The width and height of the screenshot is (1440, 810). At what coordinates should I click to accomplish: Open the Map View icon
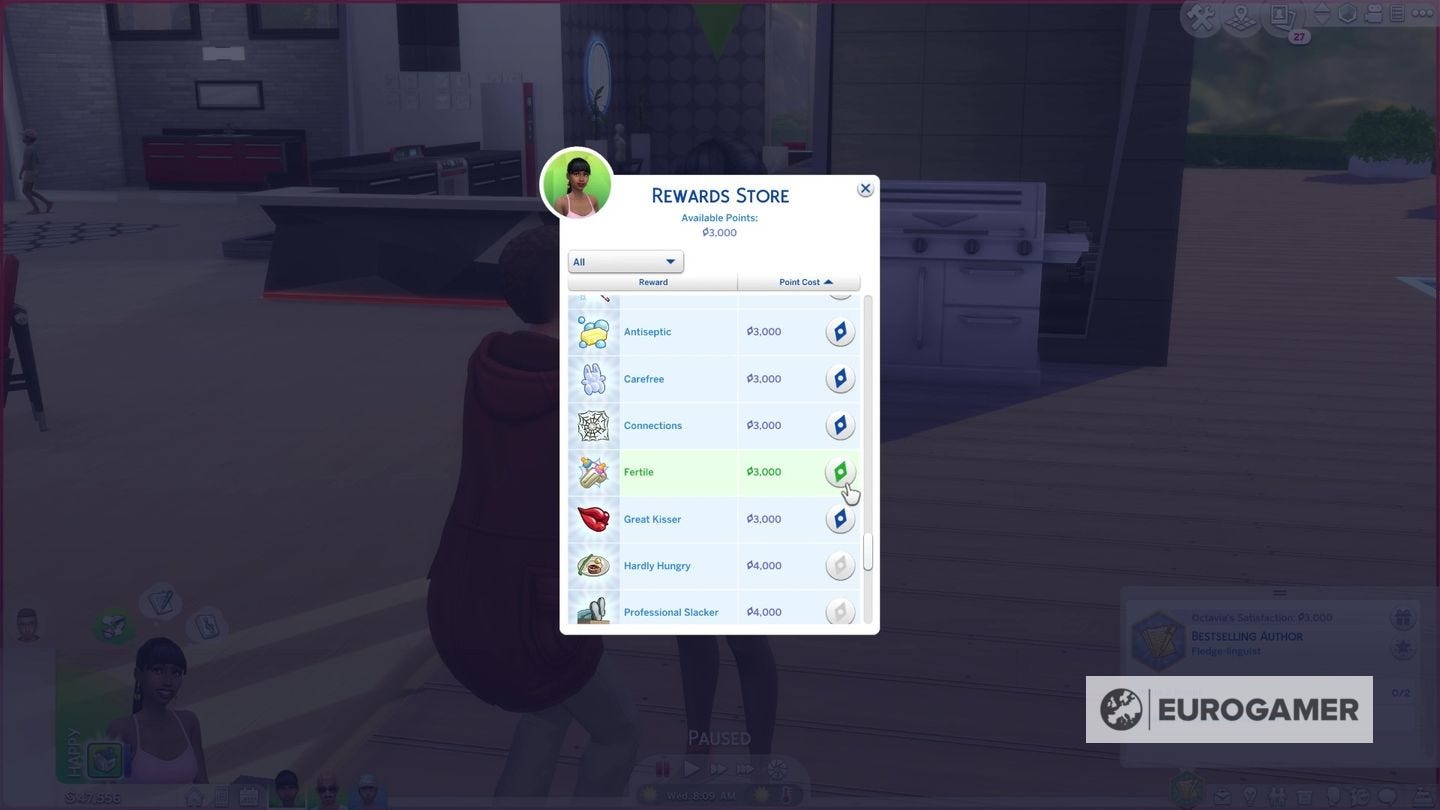1241,17
